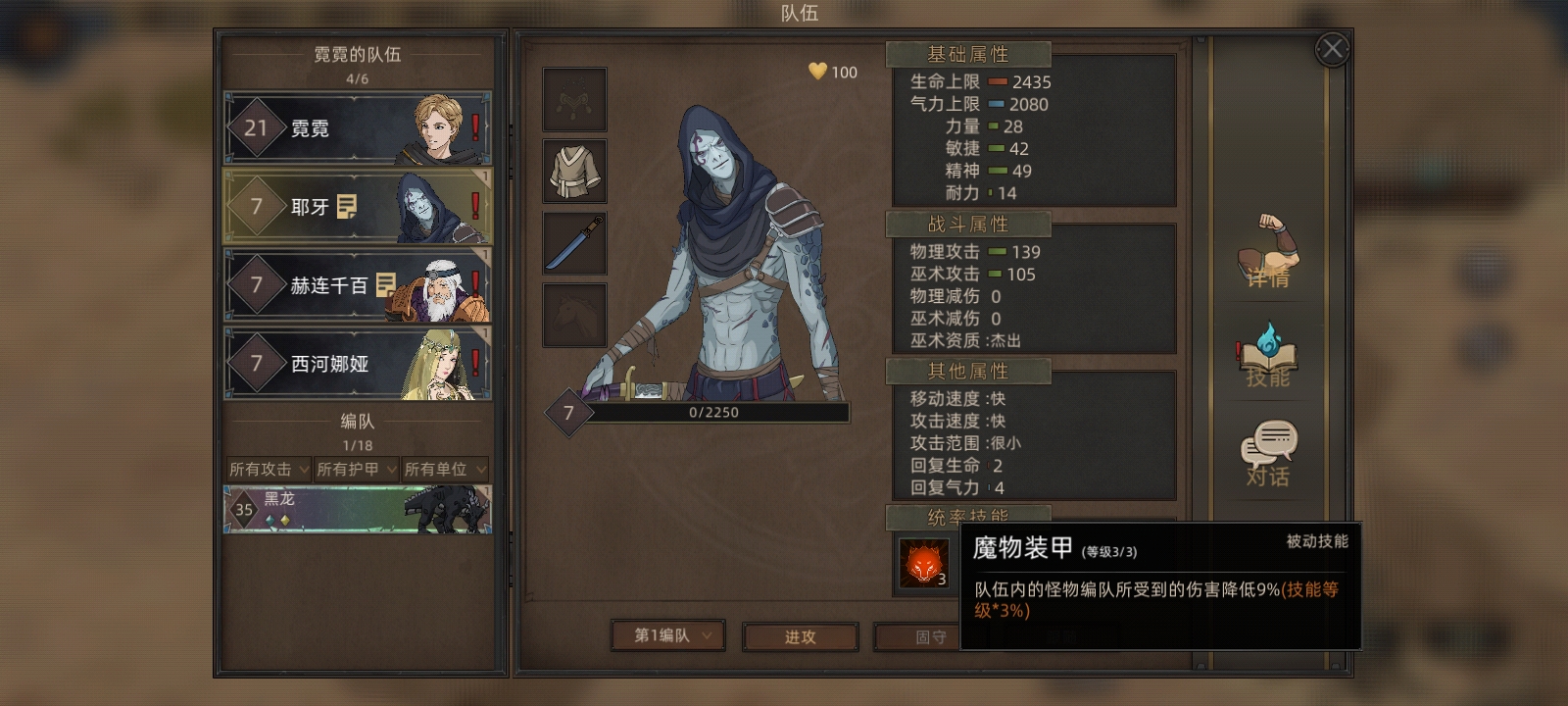Screen dimensions: 1568x706
Task: Open the 所有护甲 filter dropdown
Action: (356, 470)
